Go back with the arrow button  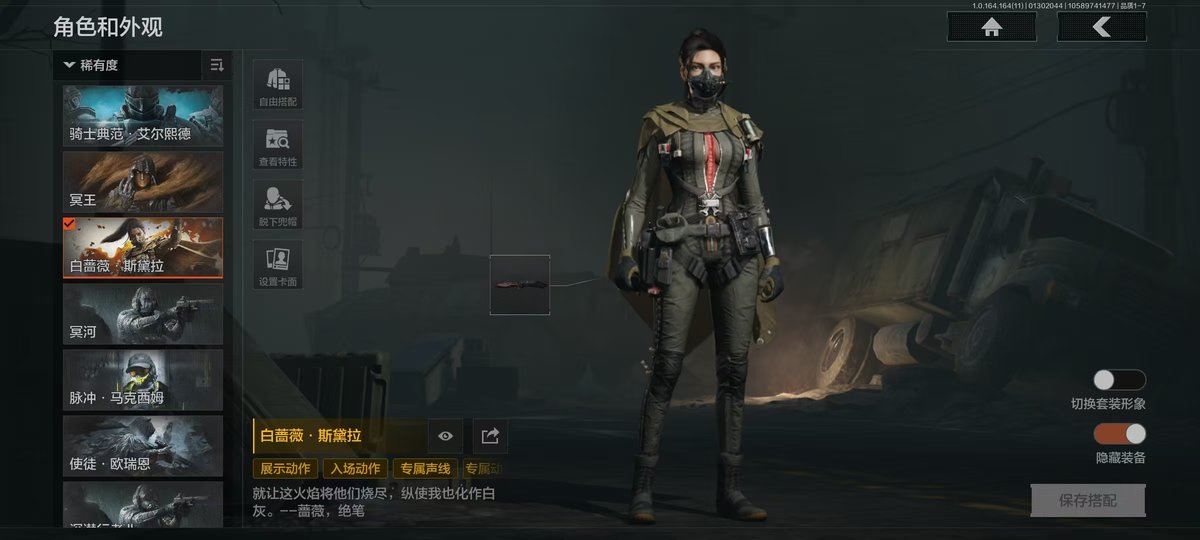pyautogui.click(x=1101, y=27)
